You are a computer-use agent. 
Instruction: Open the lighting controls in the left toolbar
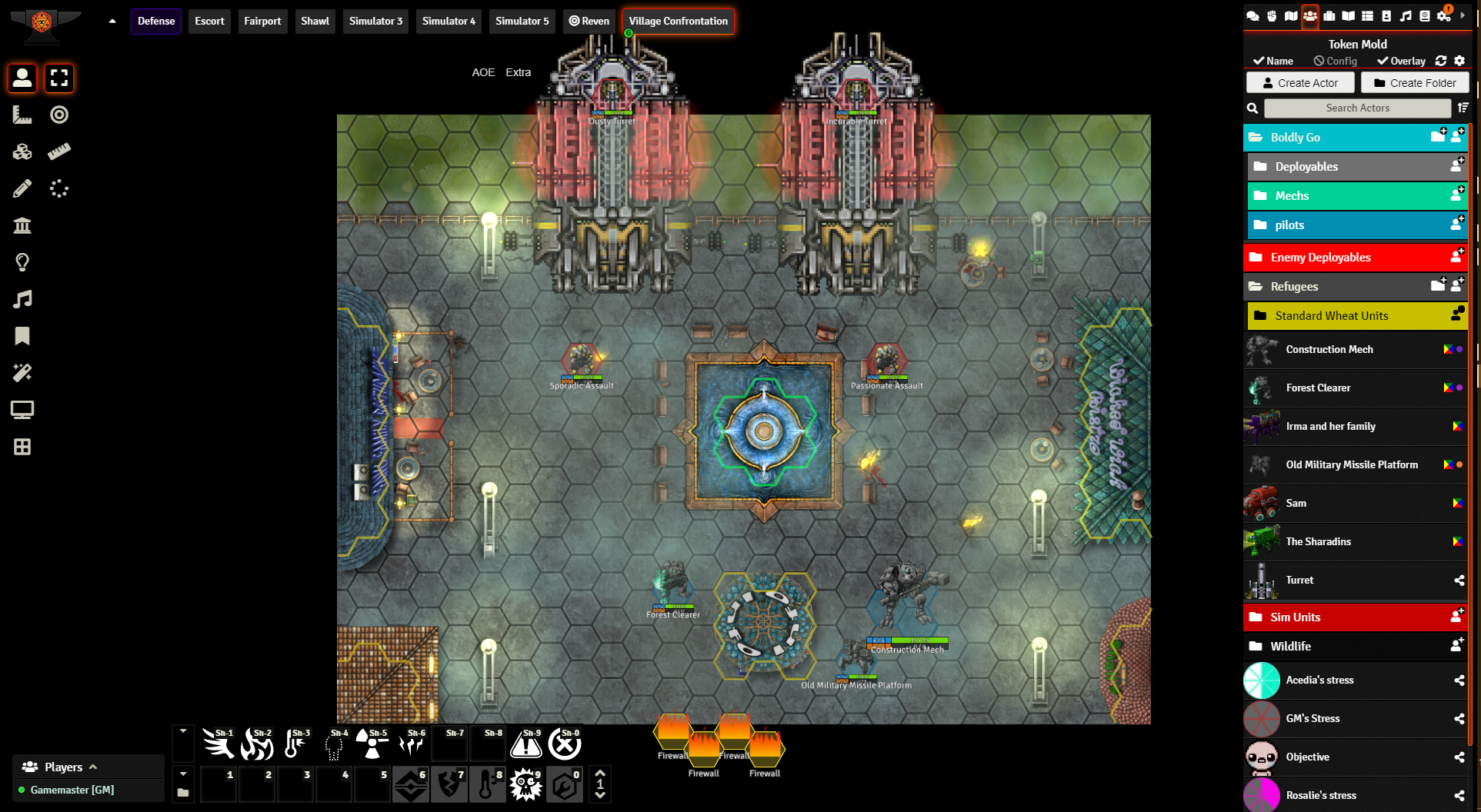(22, 261)
